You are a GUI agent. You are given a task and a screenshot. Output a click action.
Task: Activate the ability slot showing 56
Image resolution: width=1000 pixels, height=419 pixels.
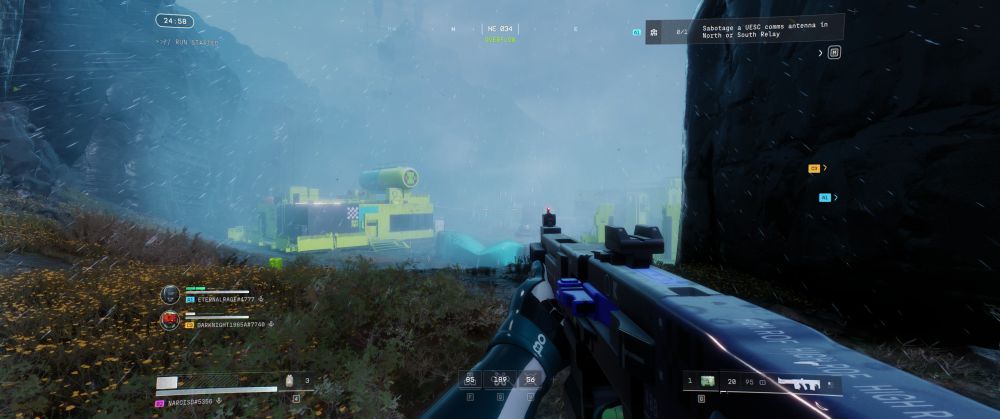pyautogui.click(x=530, y=379)
